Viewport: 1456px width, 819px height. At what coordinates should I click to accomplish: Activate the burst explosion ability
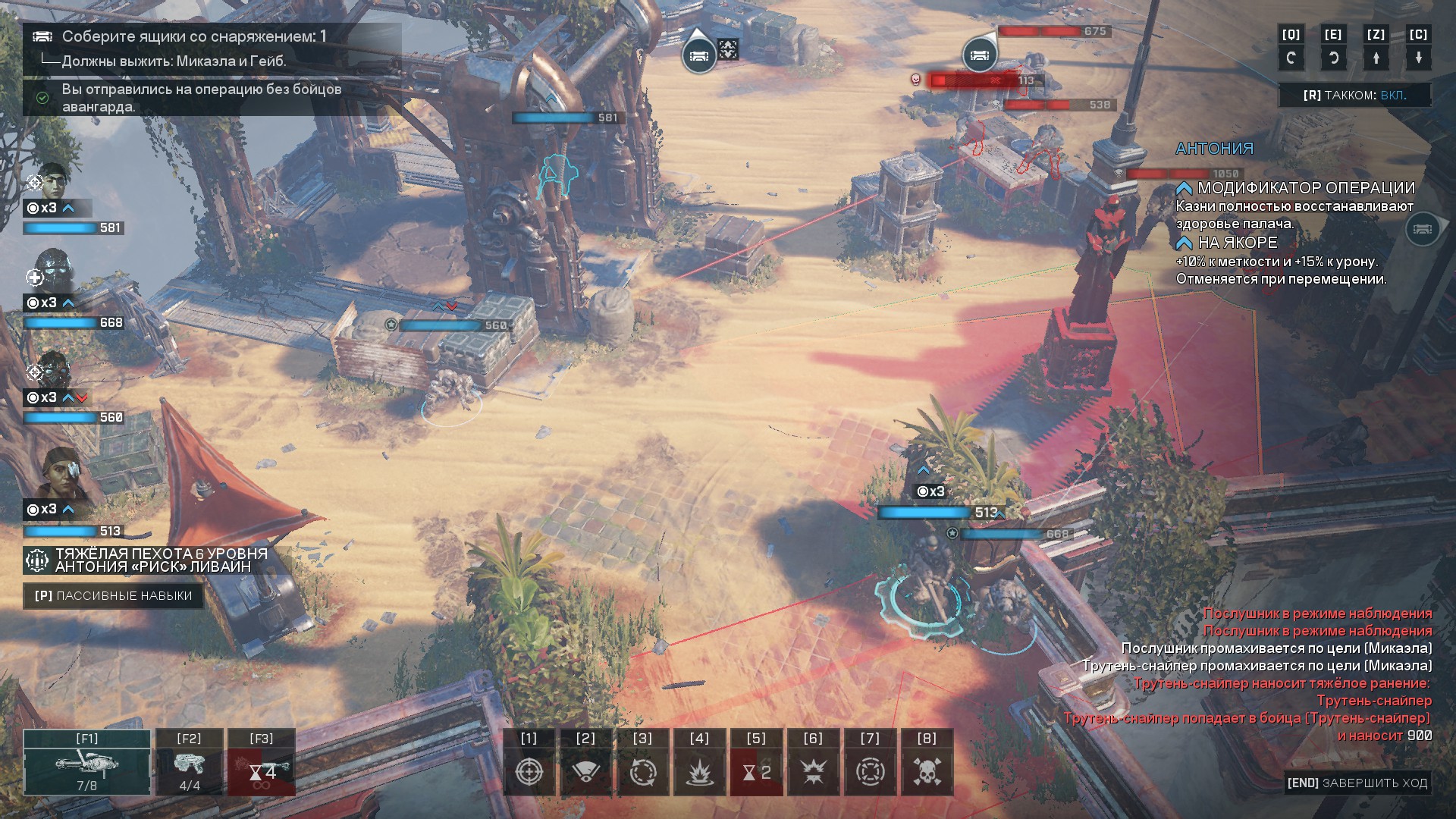point(813,771)
